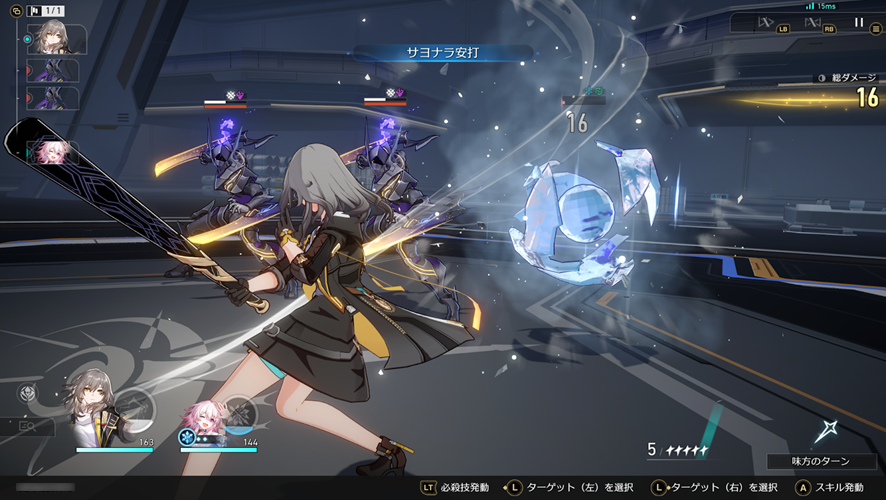Viewport: 886px width, 500px height.
Task: Toggle auto-battle mode
Action: tap(813, 22)
